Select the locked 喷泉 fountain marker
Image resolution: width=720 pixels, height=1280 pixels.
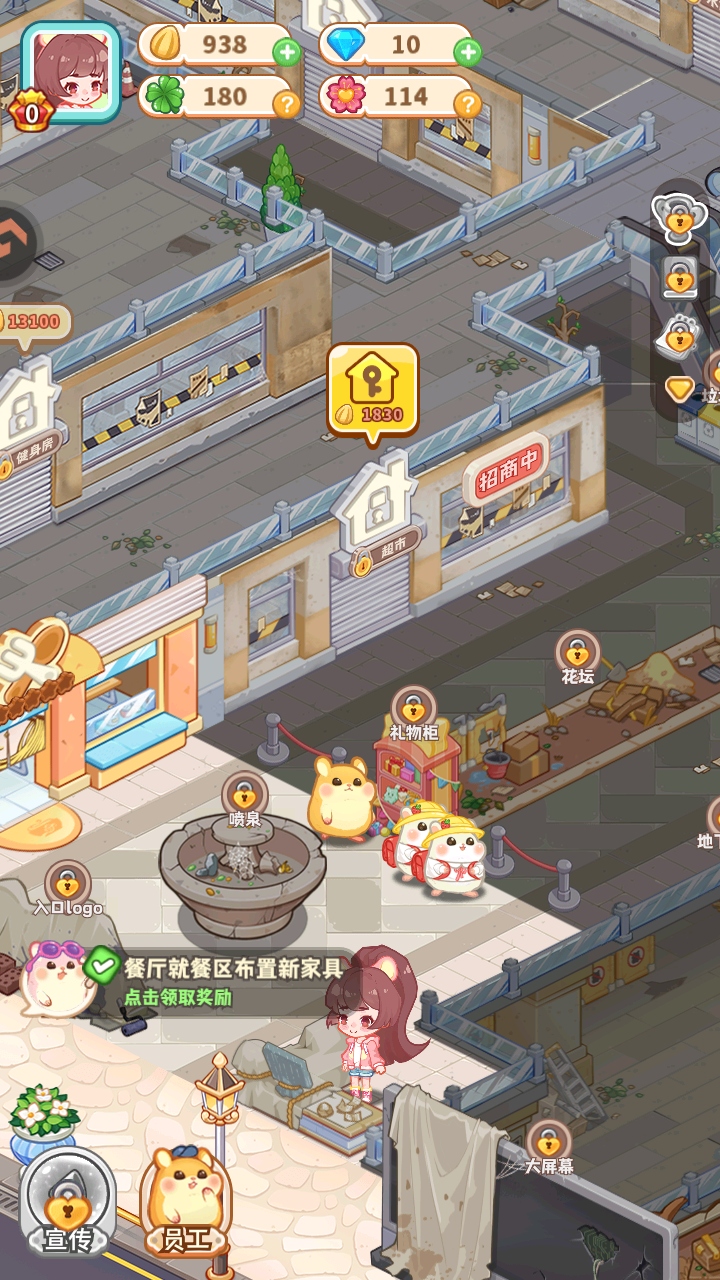[245, 797]
